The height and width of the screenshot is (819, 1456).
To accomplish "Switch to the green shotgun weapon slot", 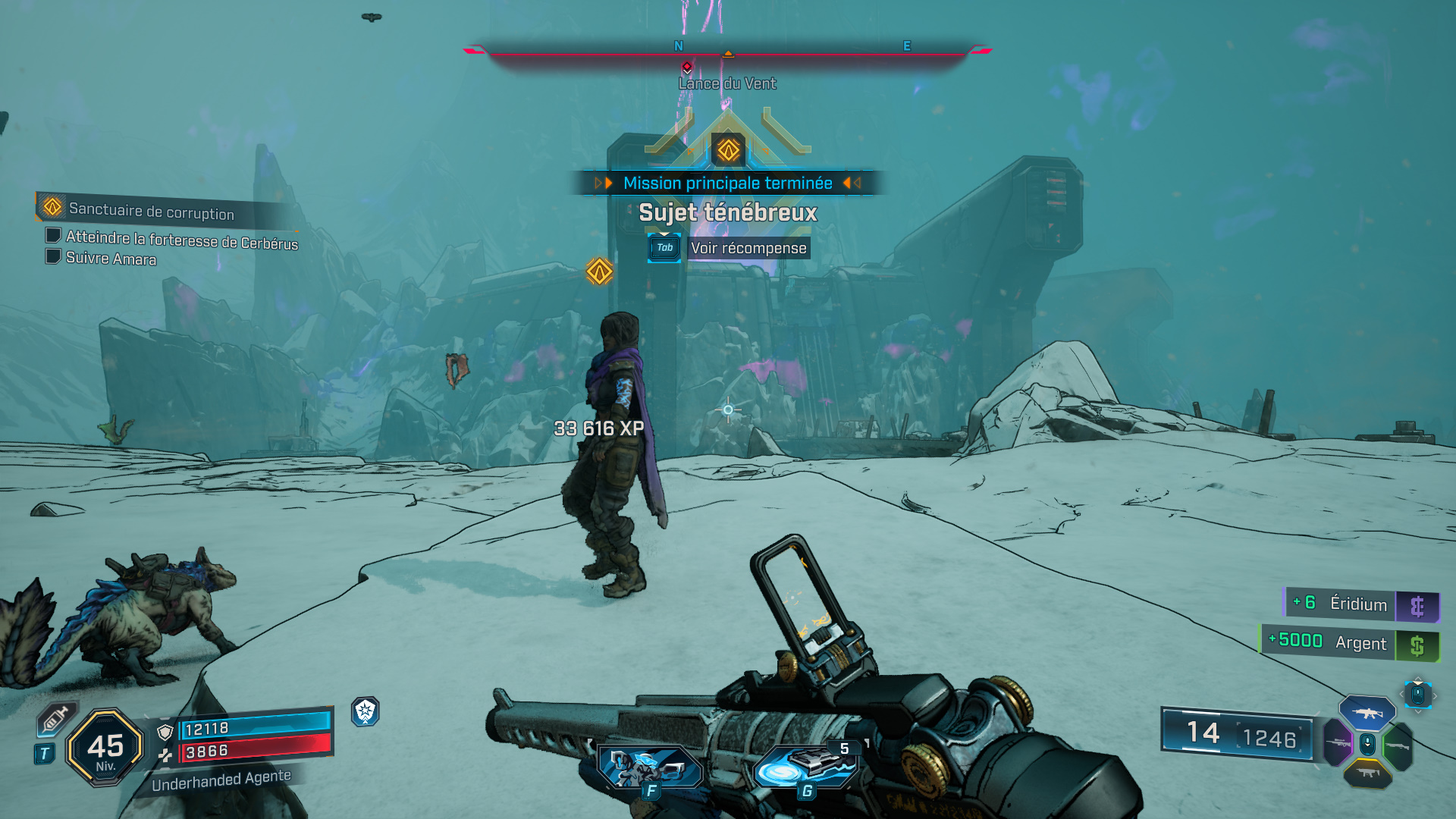I will tap(1398, 746).
